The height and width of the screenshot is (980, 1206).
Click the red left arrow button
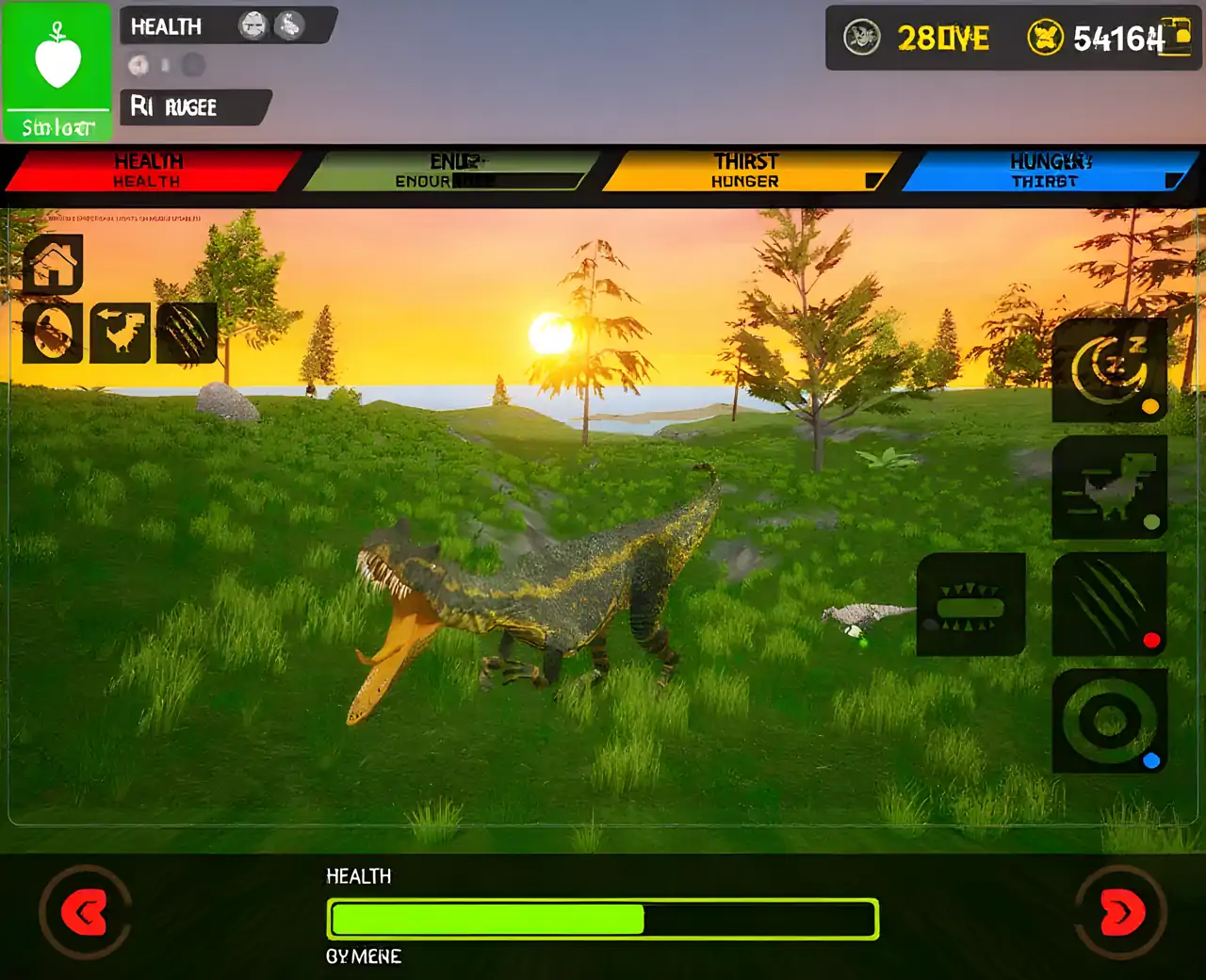[85, 912]
